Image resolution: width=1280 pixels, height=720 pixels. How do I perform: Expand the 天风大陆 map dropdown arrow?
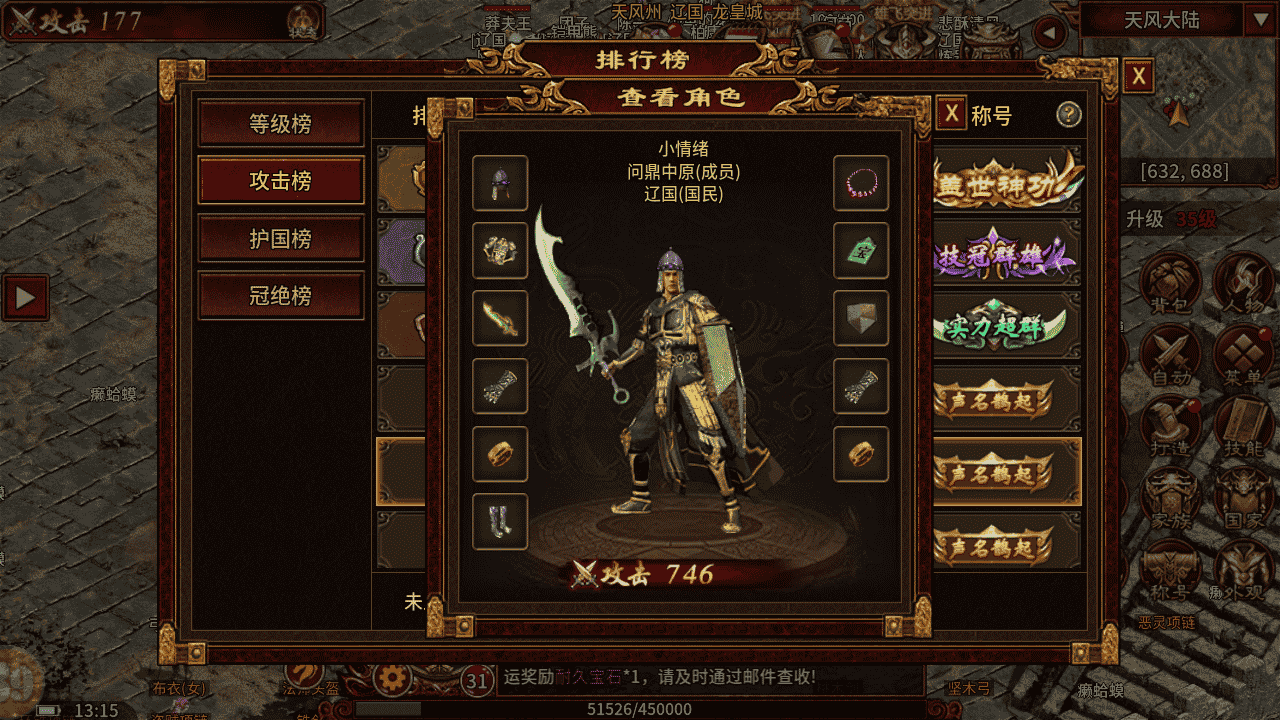pyautogui.click(x=1257, y=20)
